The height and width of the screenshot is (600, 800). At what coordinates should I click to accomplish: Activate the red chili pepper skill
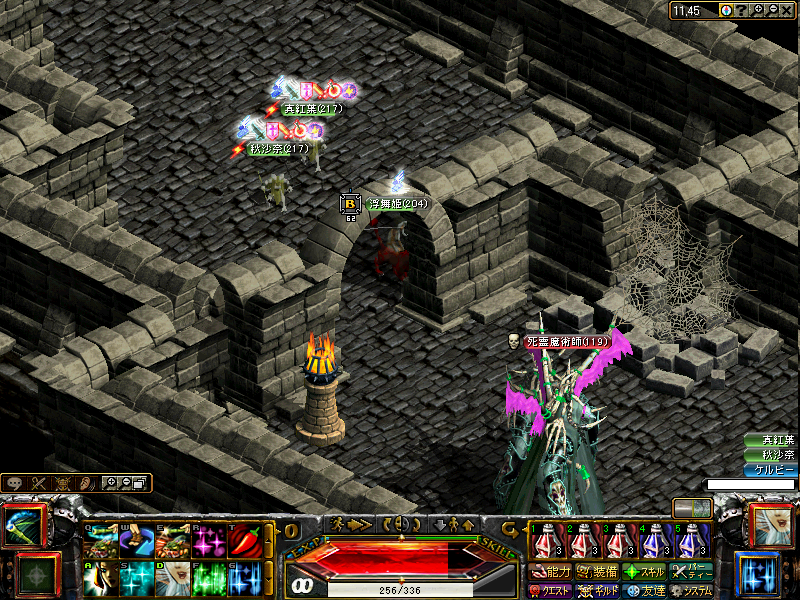pyautogui.click(x=245, y=541)
